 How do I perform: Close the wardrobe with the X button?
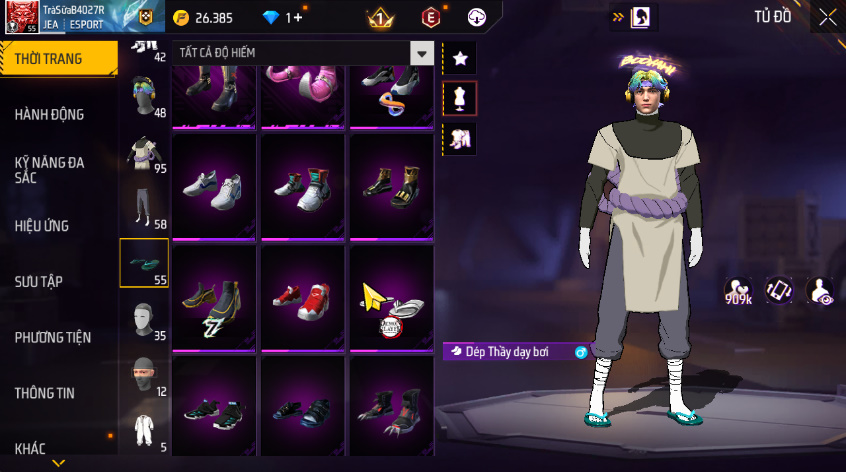coord(827,17)
